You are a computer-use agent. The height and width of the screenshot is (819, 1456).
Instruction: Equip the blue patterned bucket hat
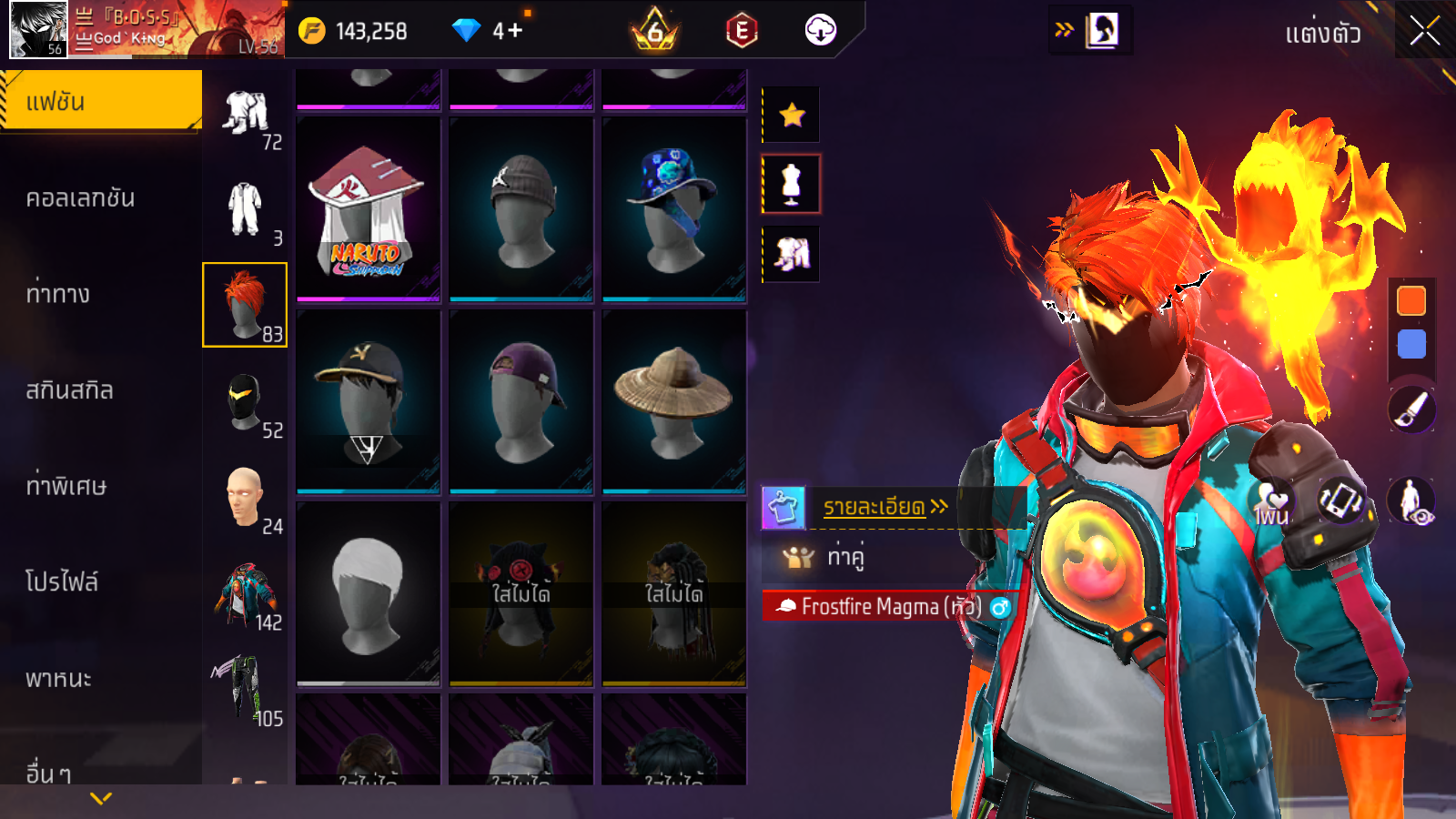[673, 209]
